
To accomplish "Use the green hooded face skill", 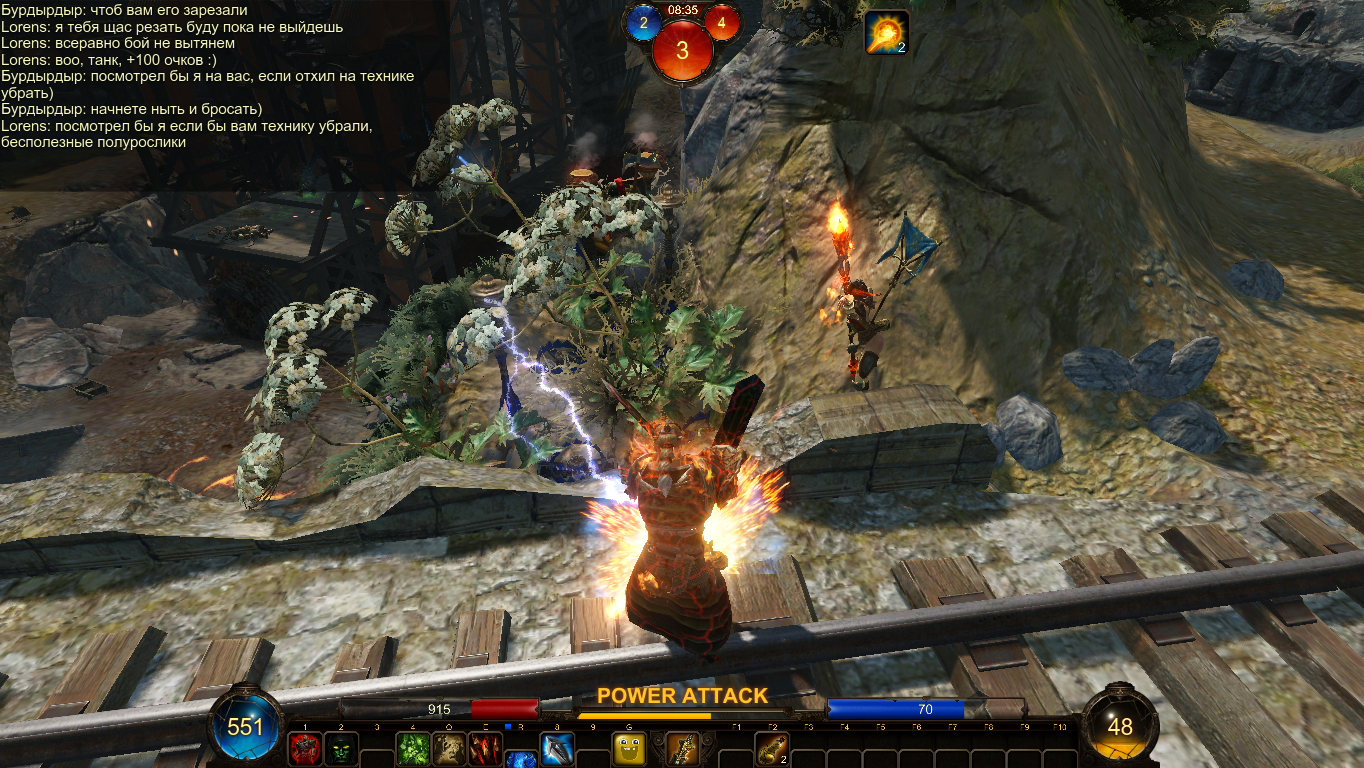I will [340, 749].
